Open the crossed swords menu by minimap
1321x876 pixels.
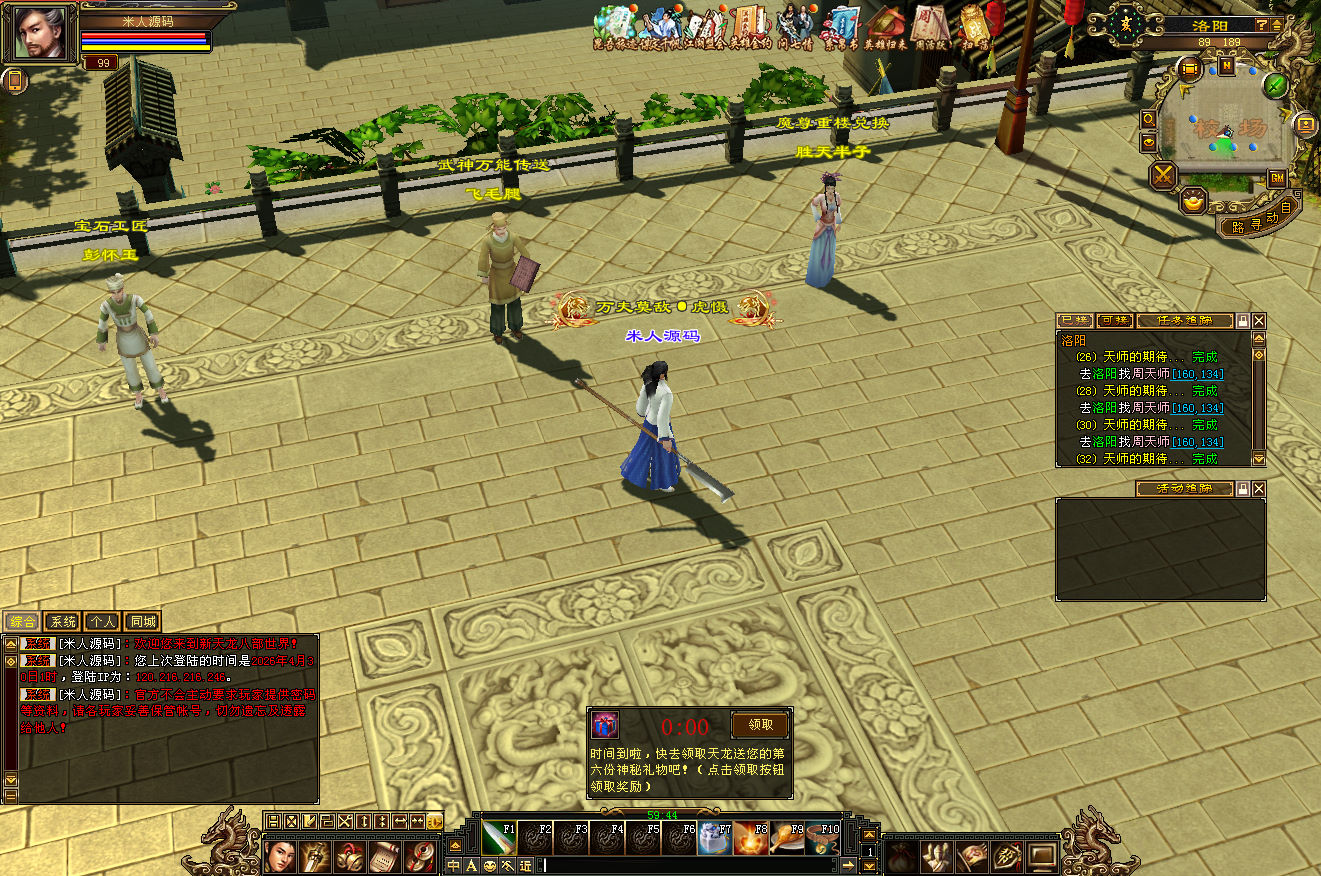point(1164,176)
